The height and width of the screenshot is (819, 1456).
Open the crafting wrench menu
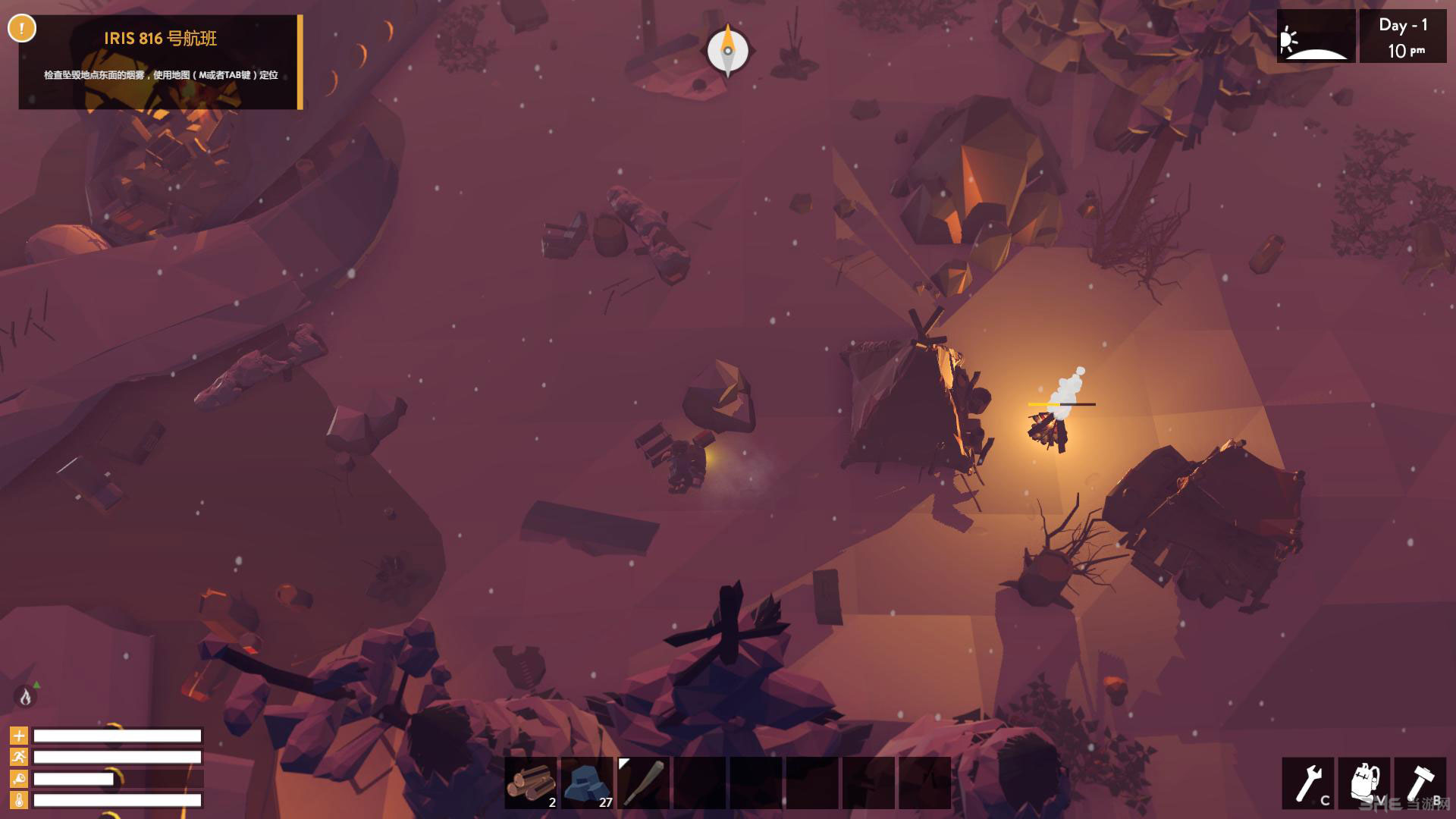pyautogui.click(x=1308, y=783)
